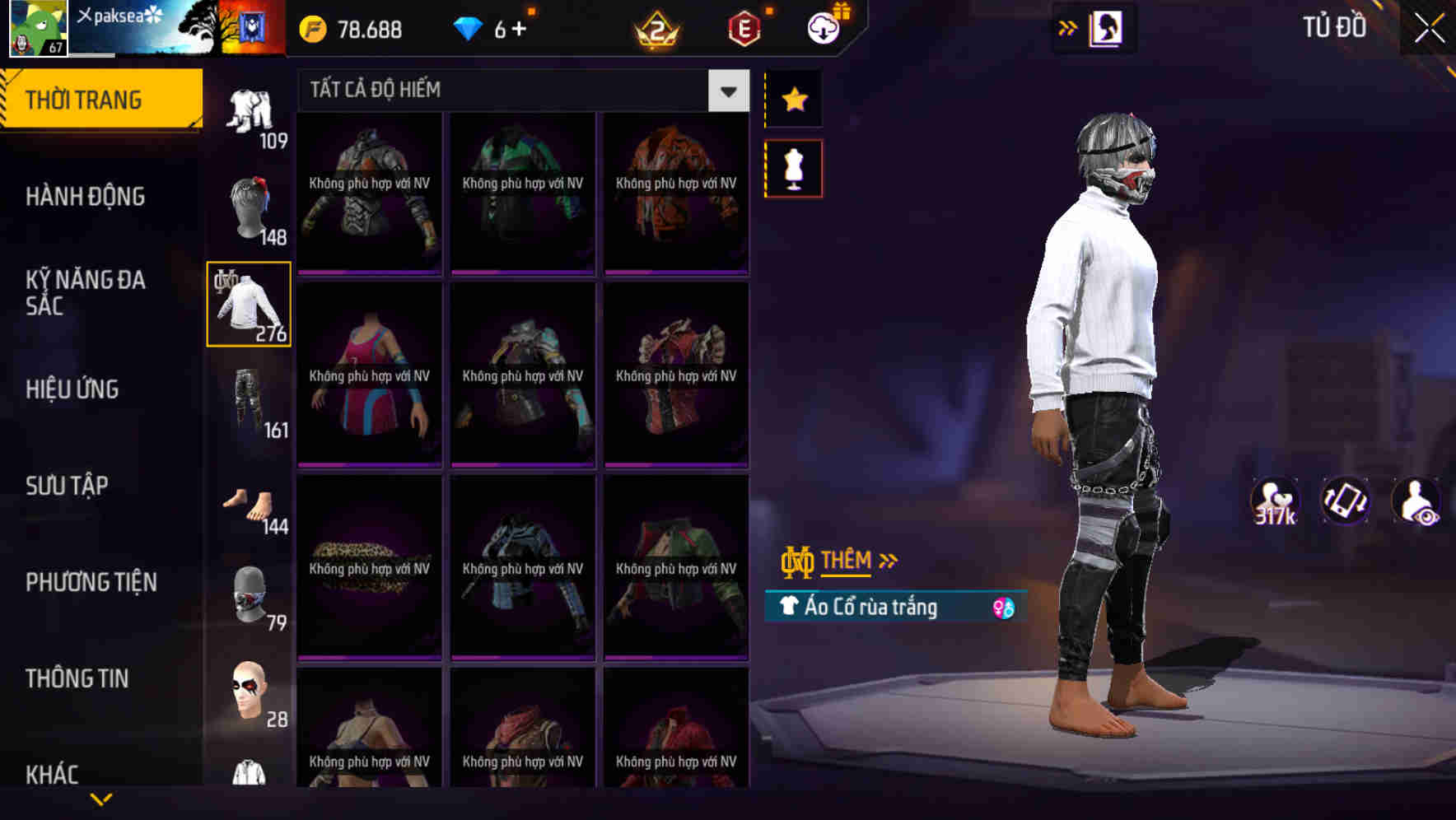1456x820 pixels.
Task: Toggle the favorite star filter
Action: (793, 100)
